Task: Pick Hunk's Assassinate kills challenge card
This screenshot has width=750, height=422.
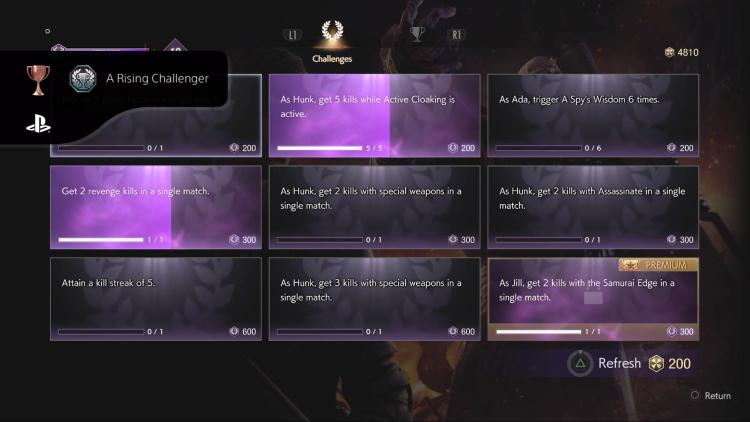Action: coord(593,207)
